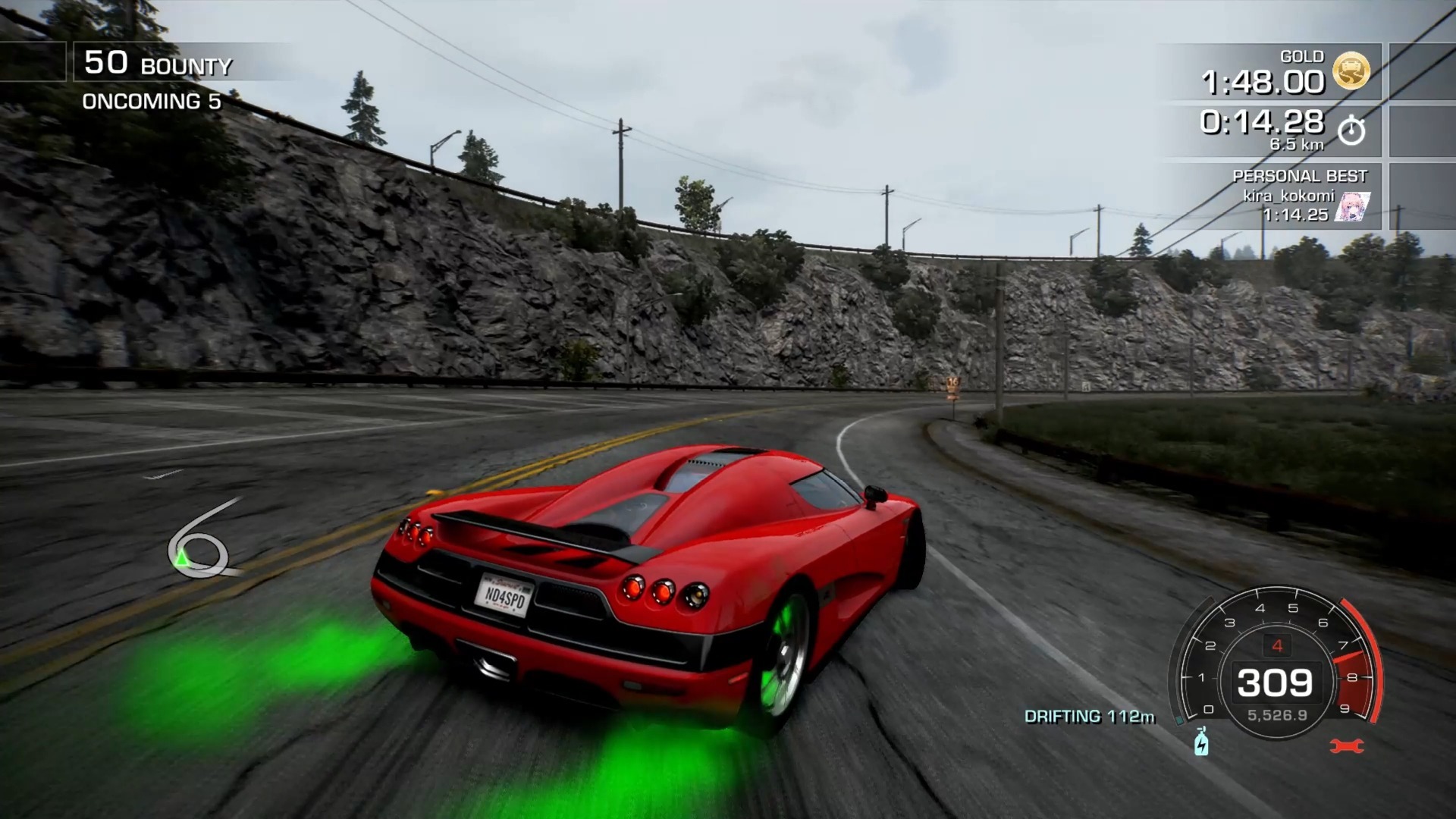Click the gold medal icon
Screen dimensions: 1456x819
point(1351,71)
